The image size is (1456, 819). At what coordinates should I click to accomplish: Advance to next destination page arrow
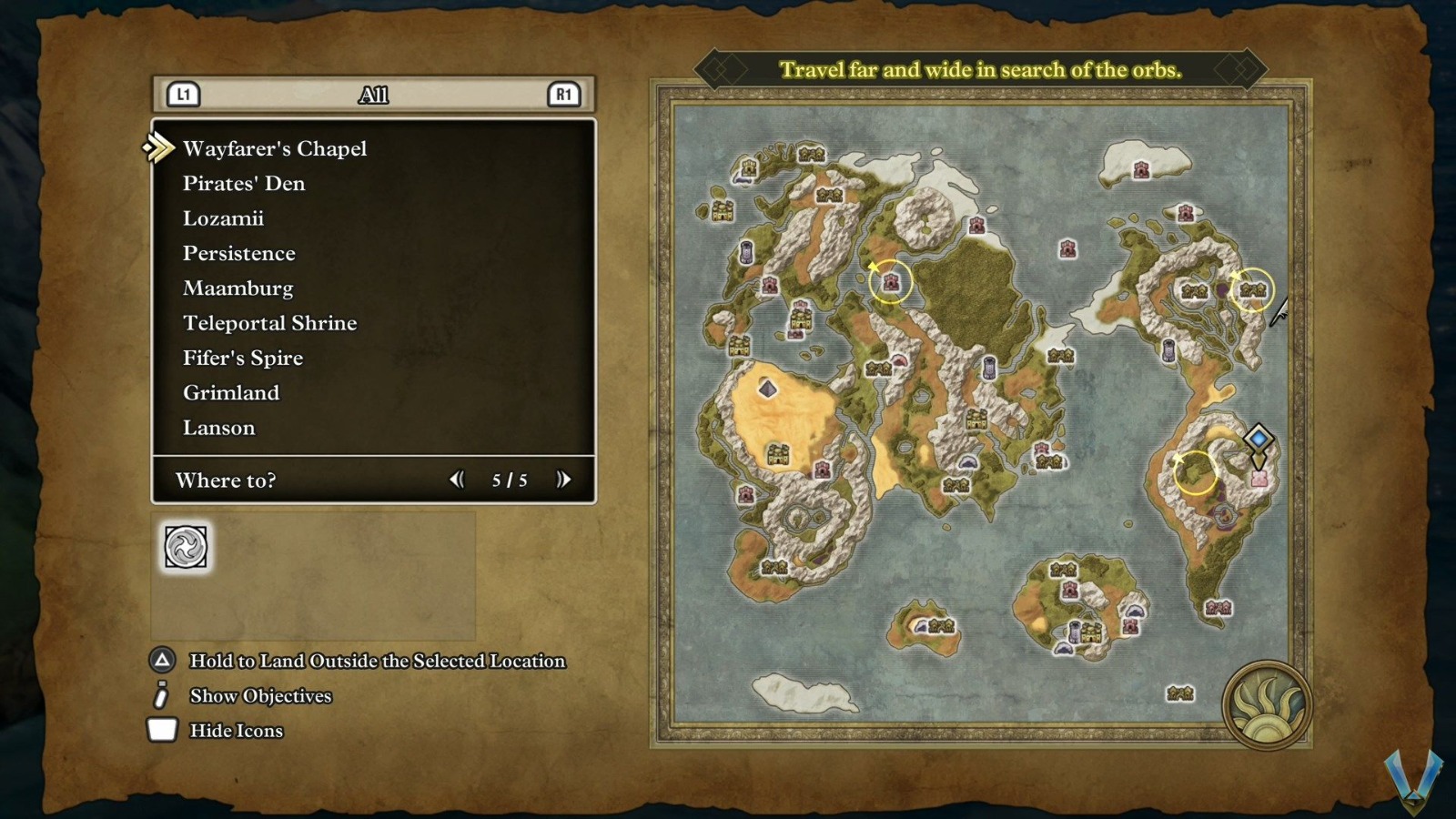pyautogui.click(x=563, y=480)
